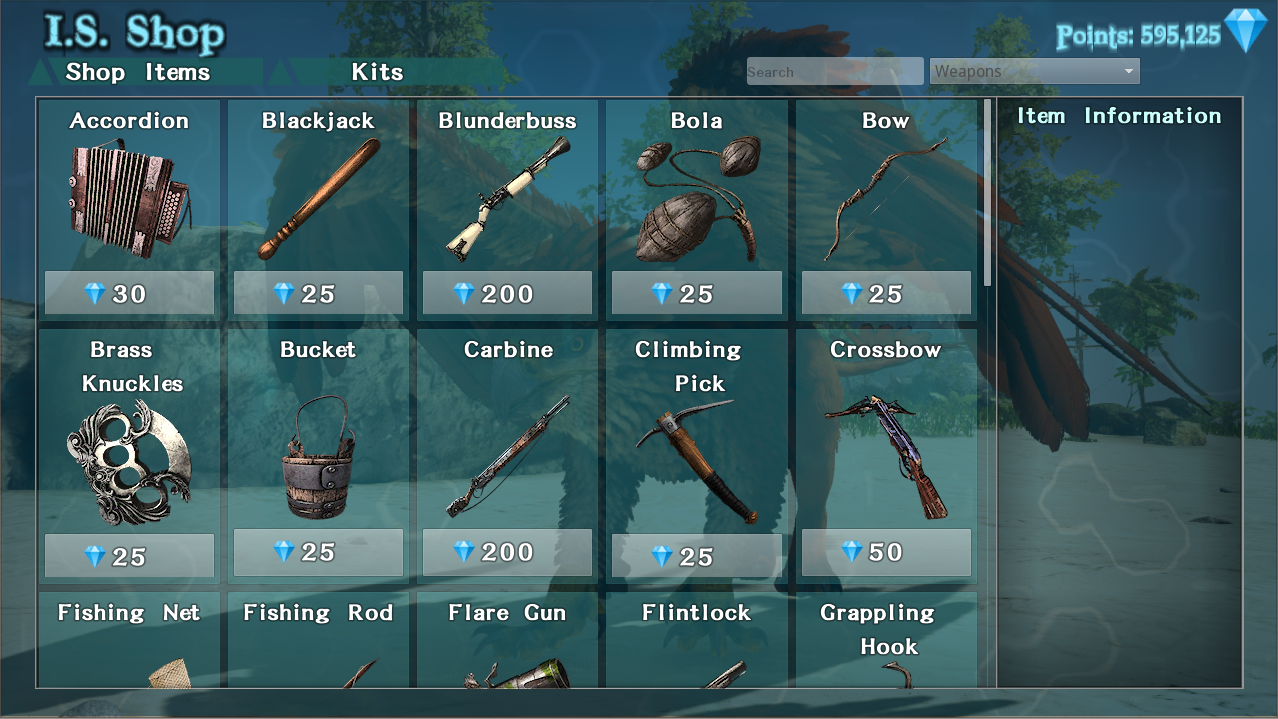
Task: Switch to the Shop Items tab
Action: click(138, 73)
